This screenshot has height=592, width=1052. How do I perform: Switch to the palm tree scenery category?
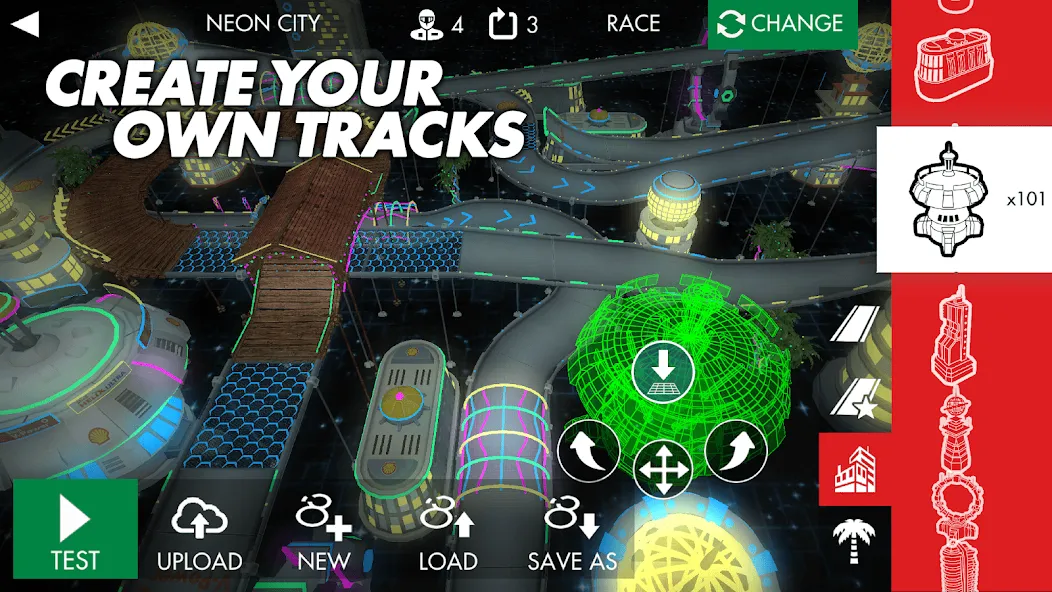tap(855, 540)
